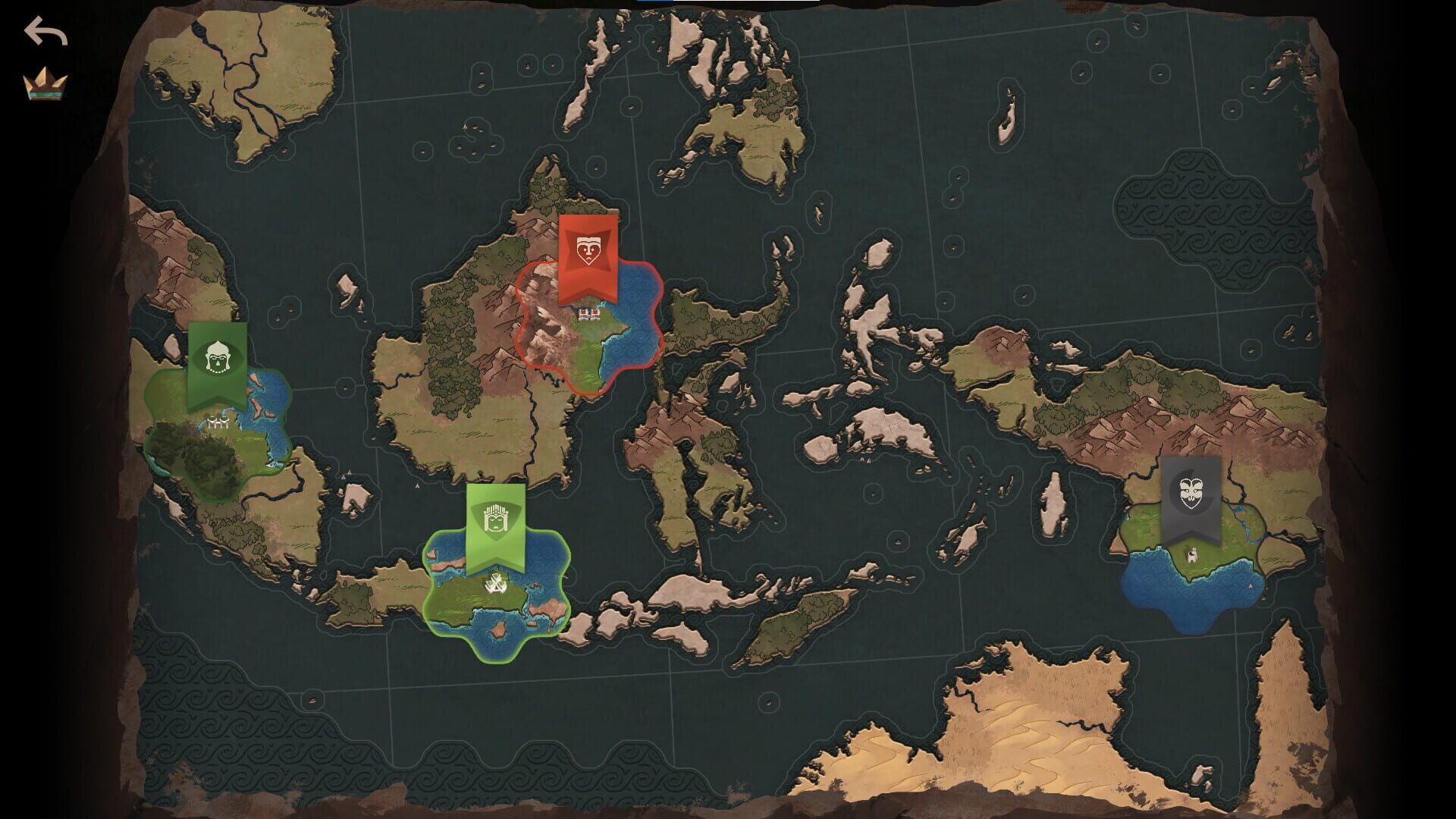Select the dark green gorilla faction banner
Screen dimensions: 1456x819
click(218, 358)
